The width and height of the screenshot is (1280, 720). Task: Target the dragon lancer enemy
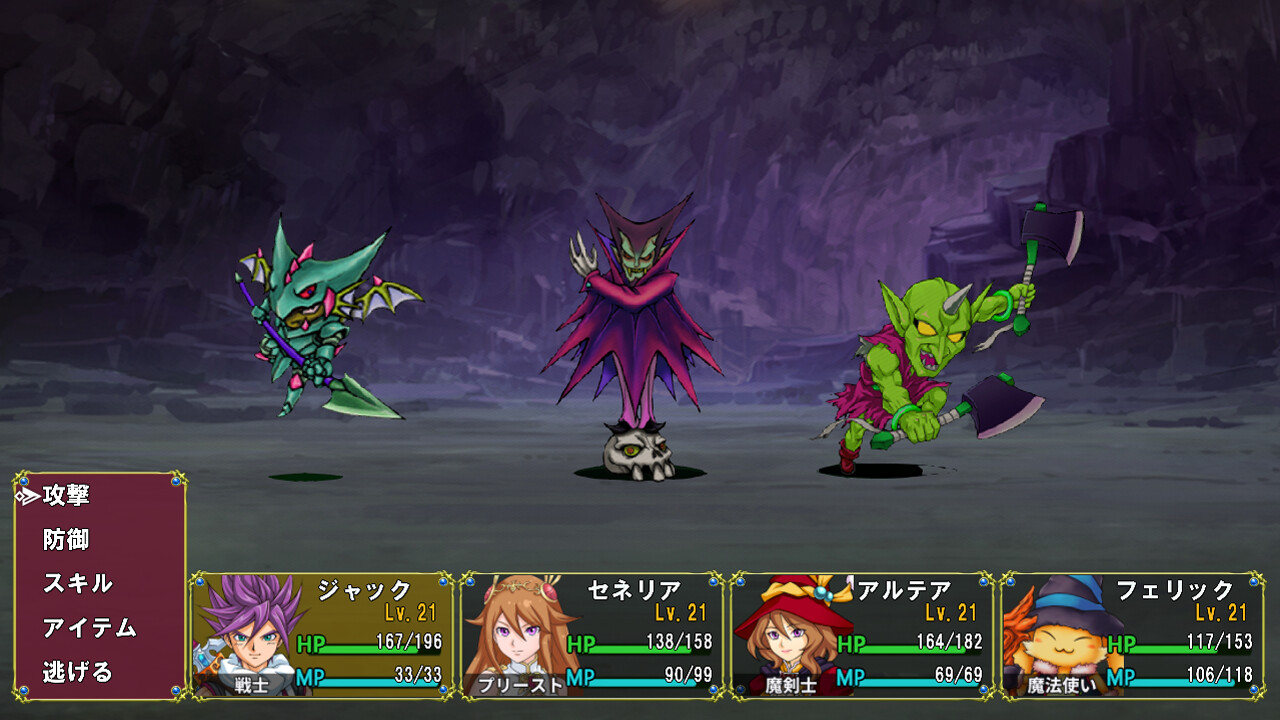point(310,330)
